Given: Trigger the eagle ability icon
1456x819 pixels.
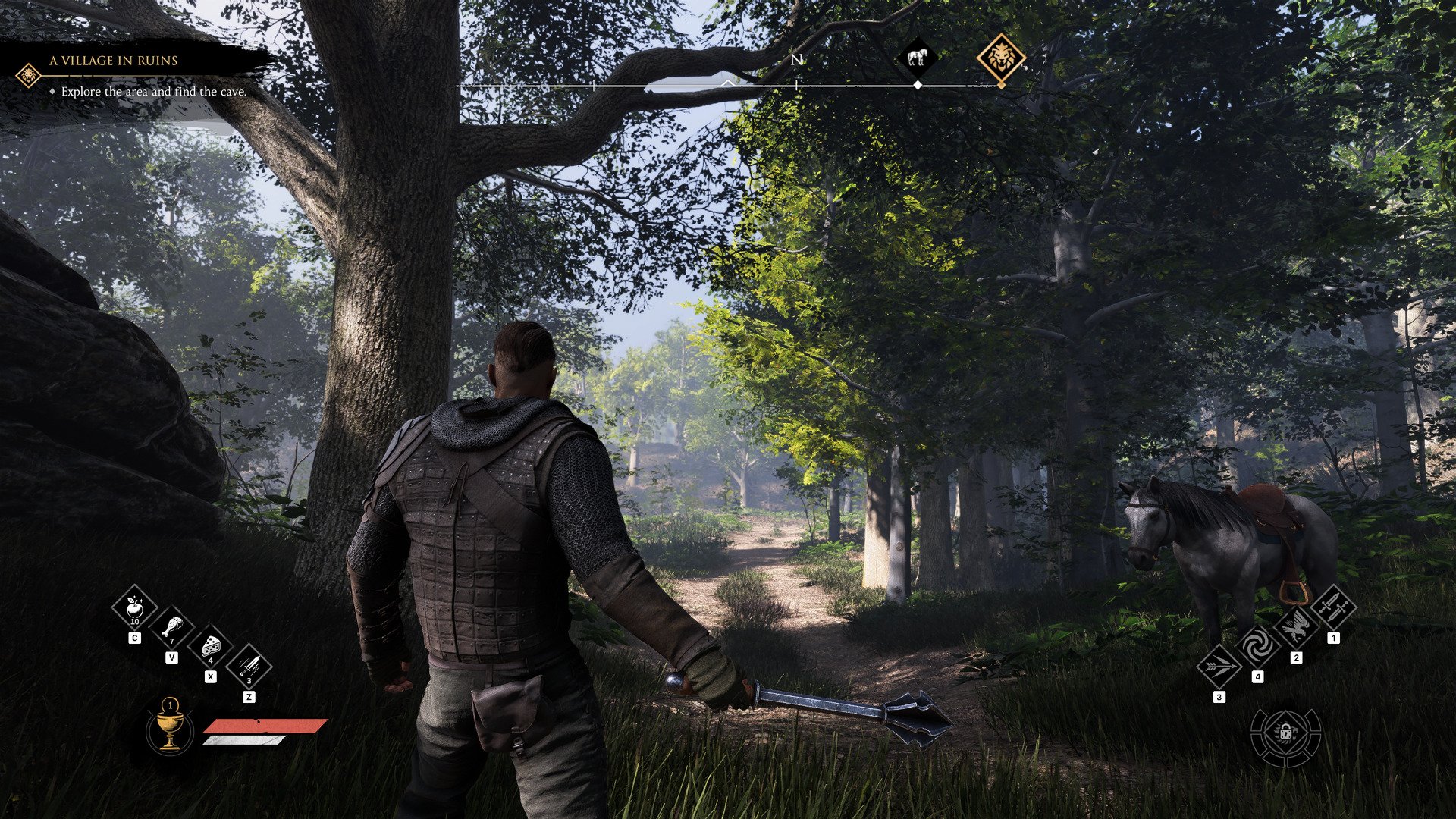Looking at the screenshot, I should tap(1295, 627).
